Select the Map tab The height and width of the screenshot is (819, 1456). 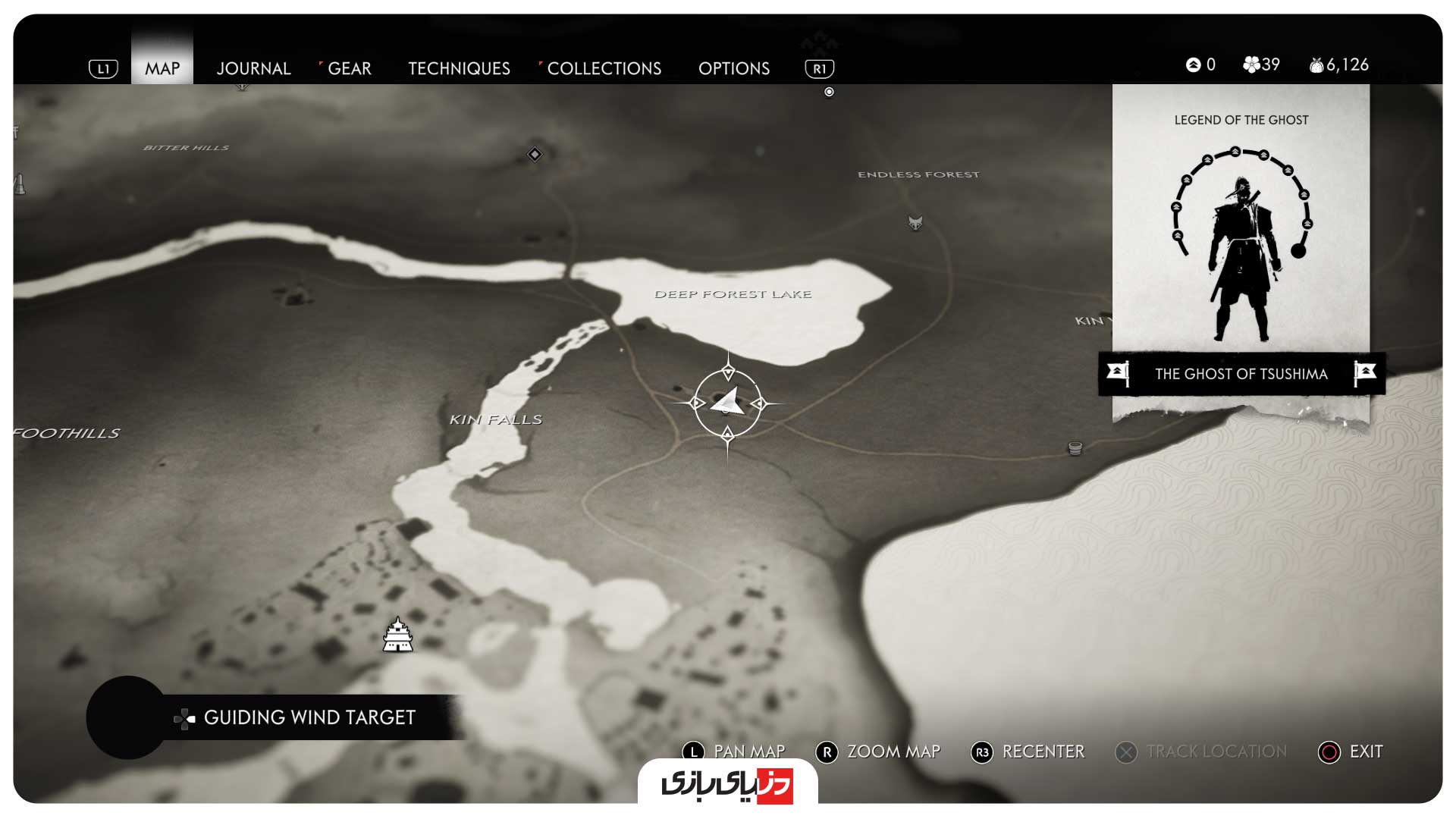click(162, 68)
